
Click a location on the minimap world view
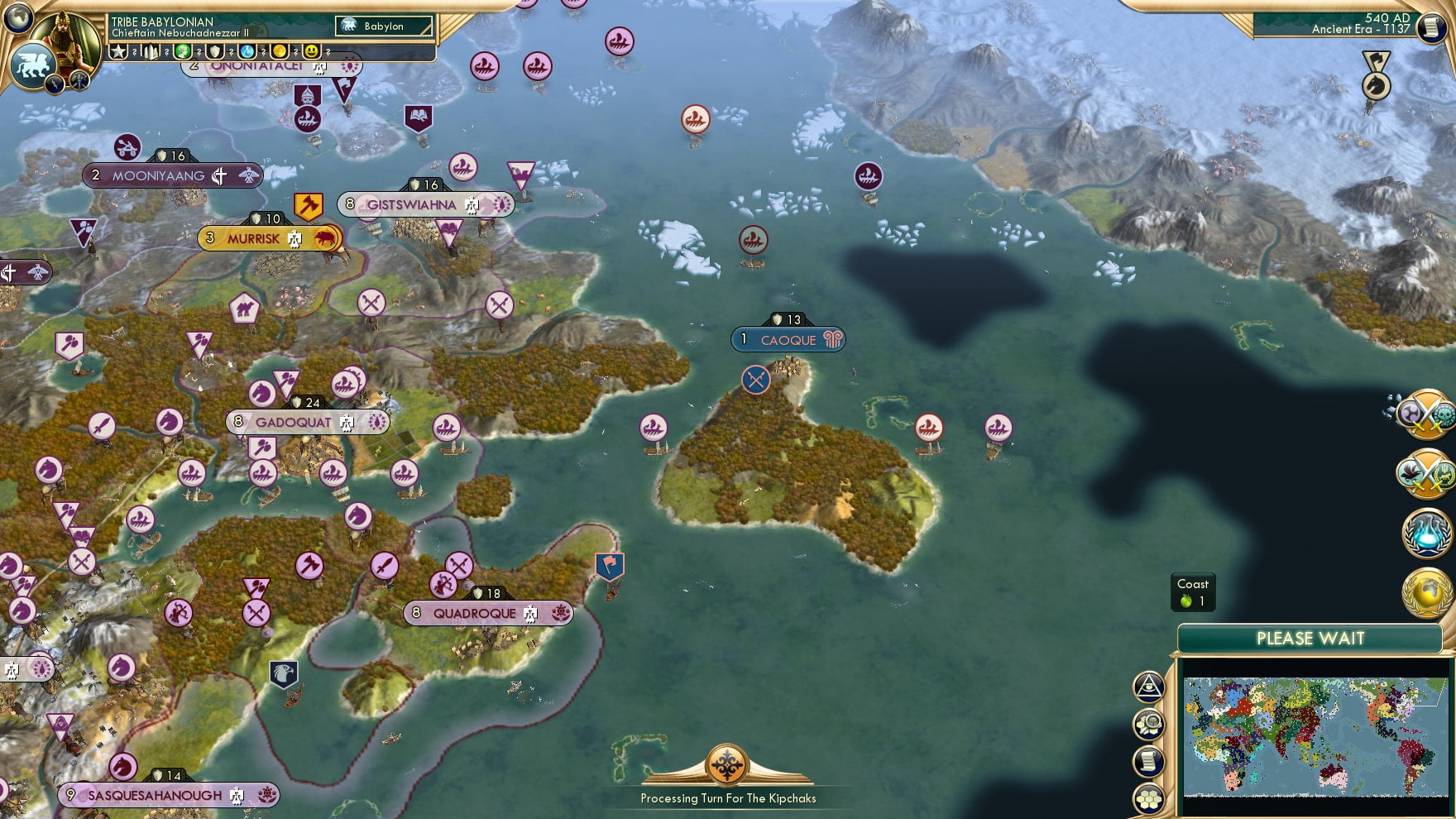tap(1315, 736)
